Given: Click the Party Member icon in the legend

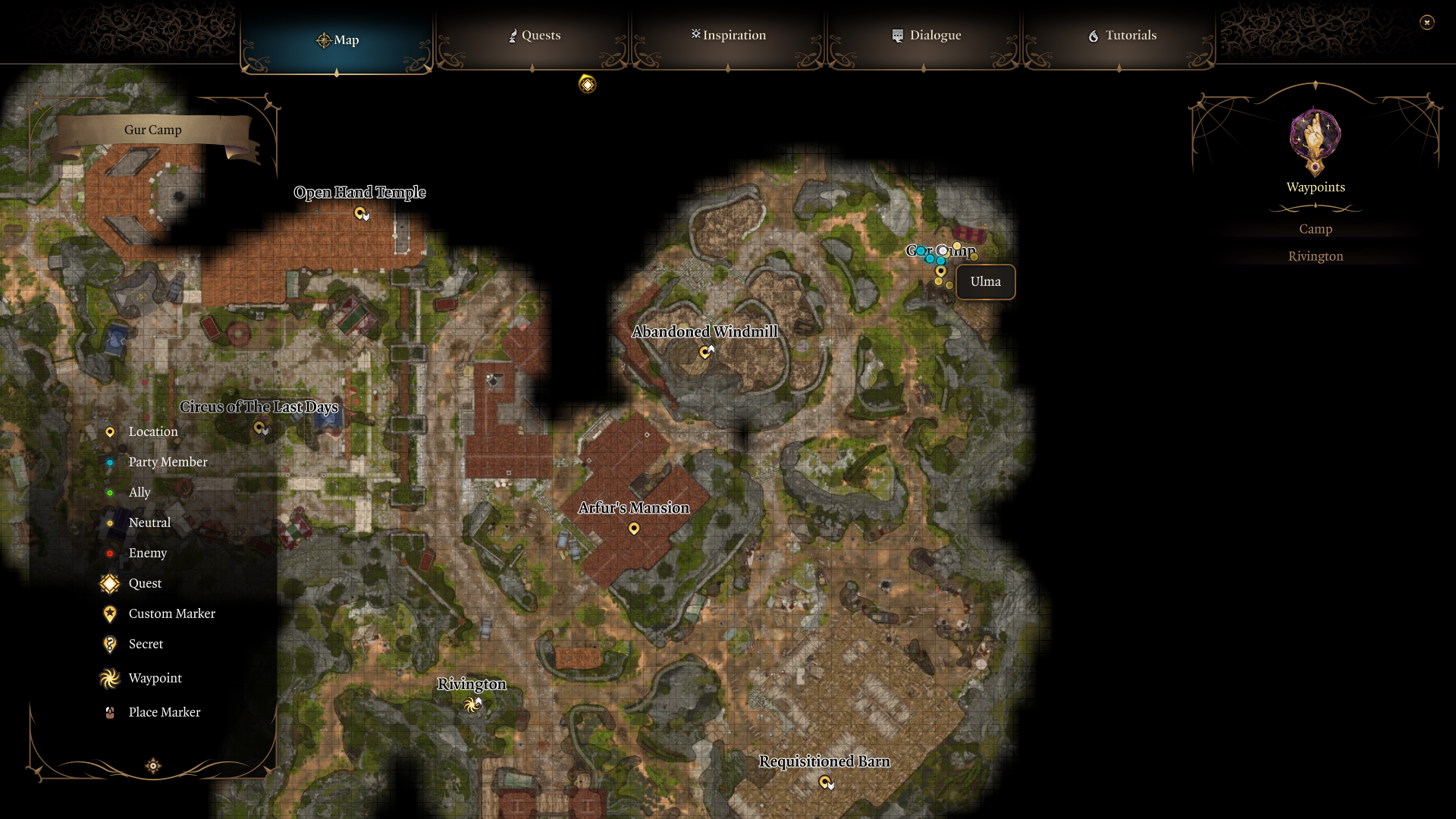Looking at the screenshot, I should click(110, 462).
